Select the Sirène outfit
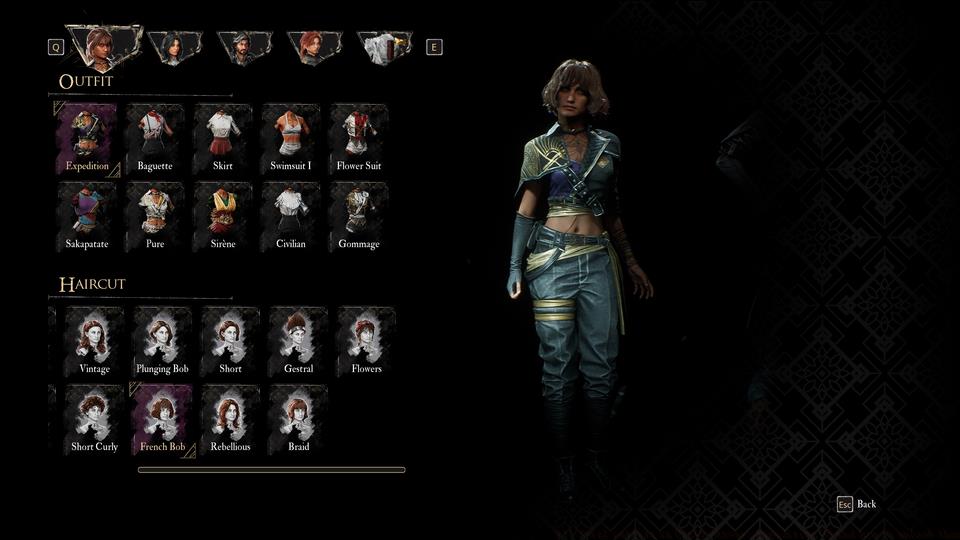Screen dimensions: 960x540 pos(223,217)
